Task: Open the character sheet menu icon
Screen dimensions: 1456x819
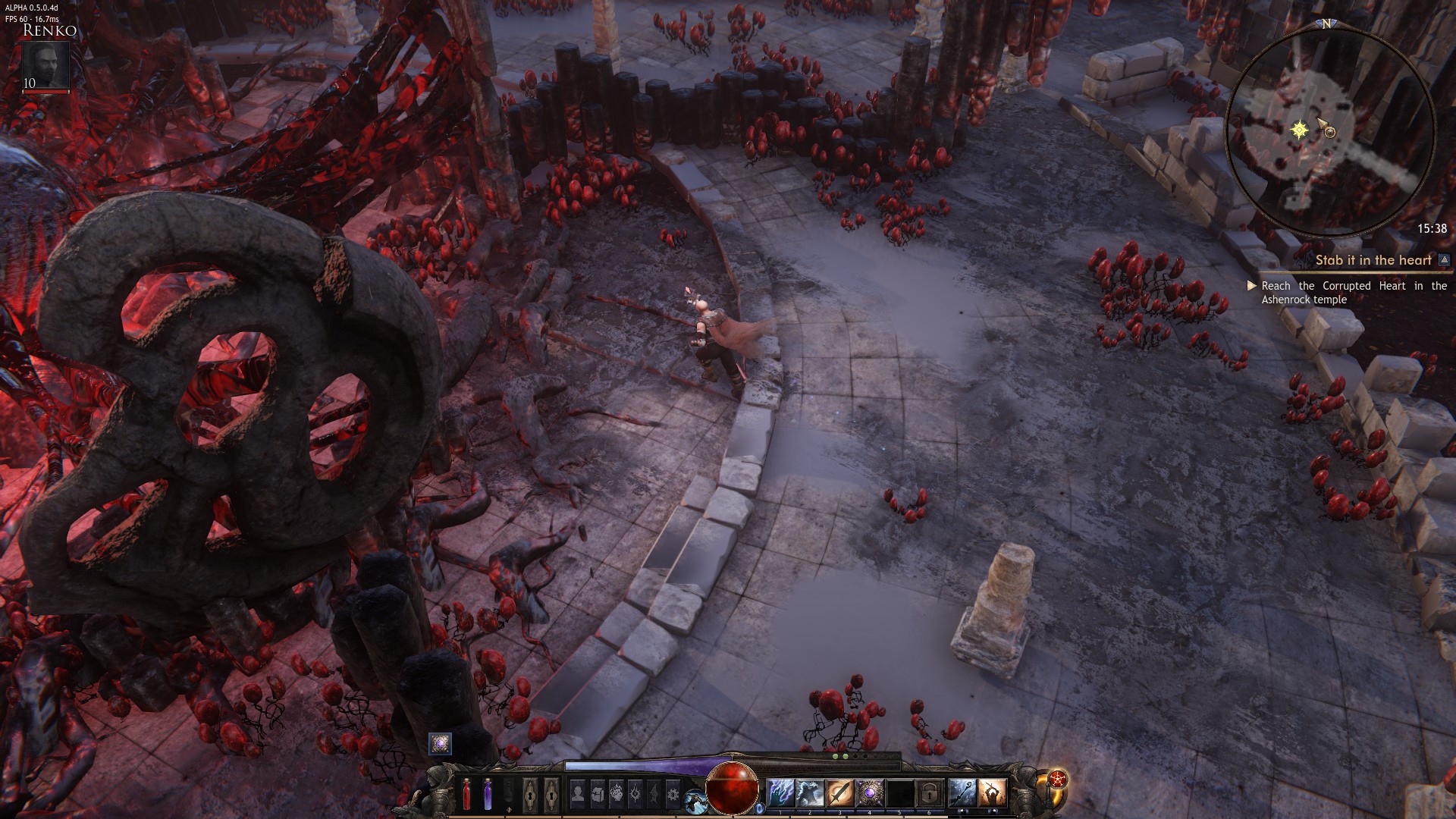Action: tap(578, 793)
